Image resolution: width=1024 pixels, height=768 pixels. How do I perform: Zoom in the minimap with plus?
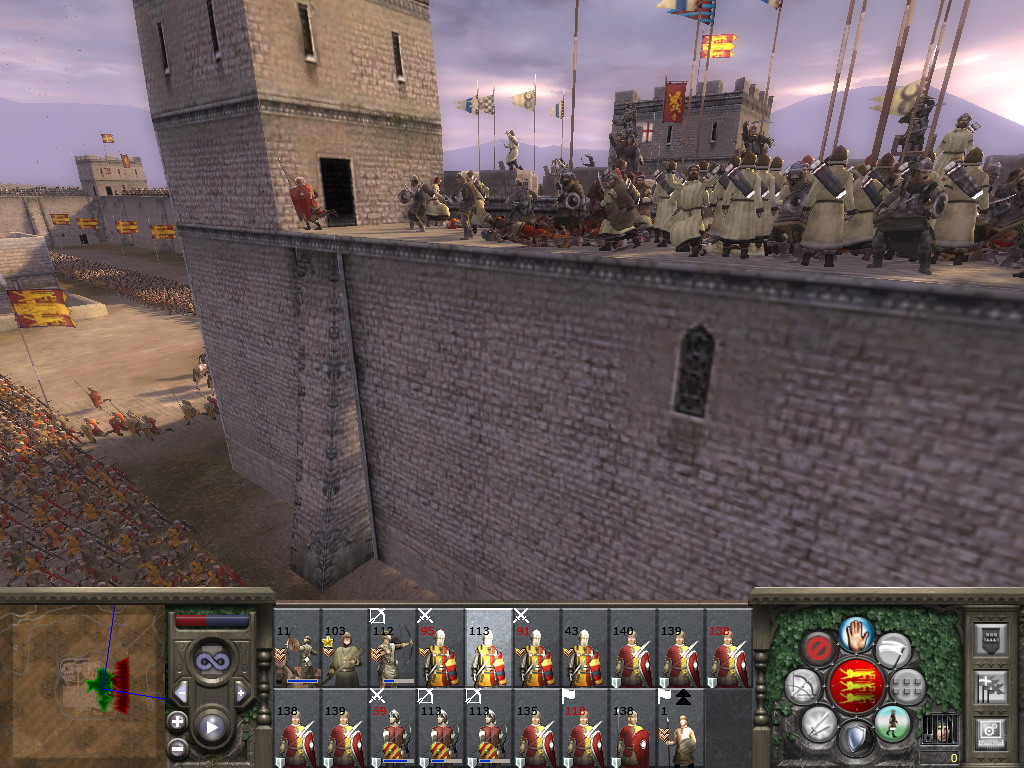(x=178, y=720)
